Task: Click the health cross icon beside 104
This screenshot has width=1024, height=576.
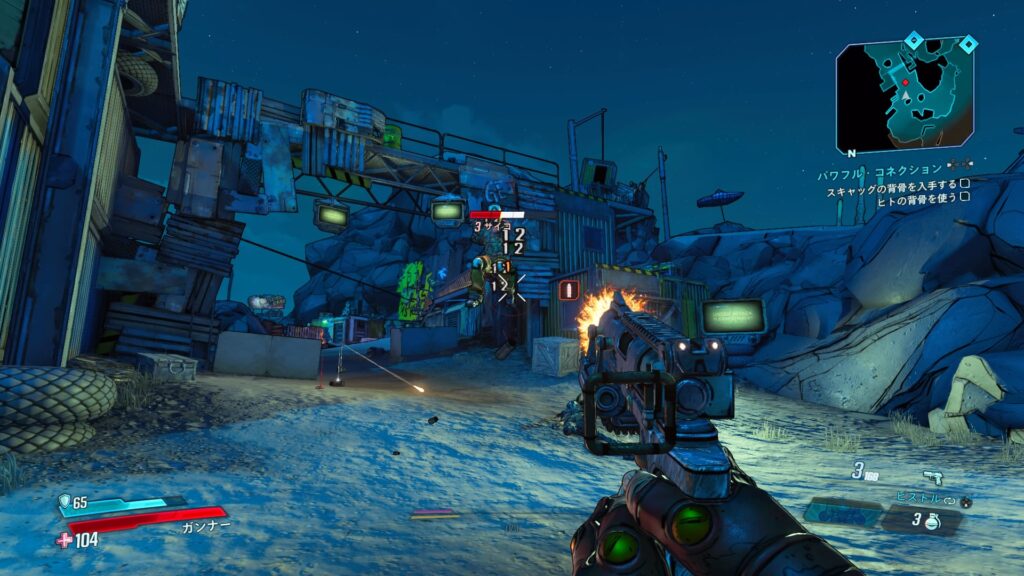Action: point(65,540)
